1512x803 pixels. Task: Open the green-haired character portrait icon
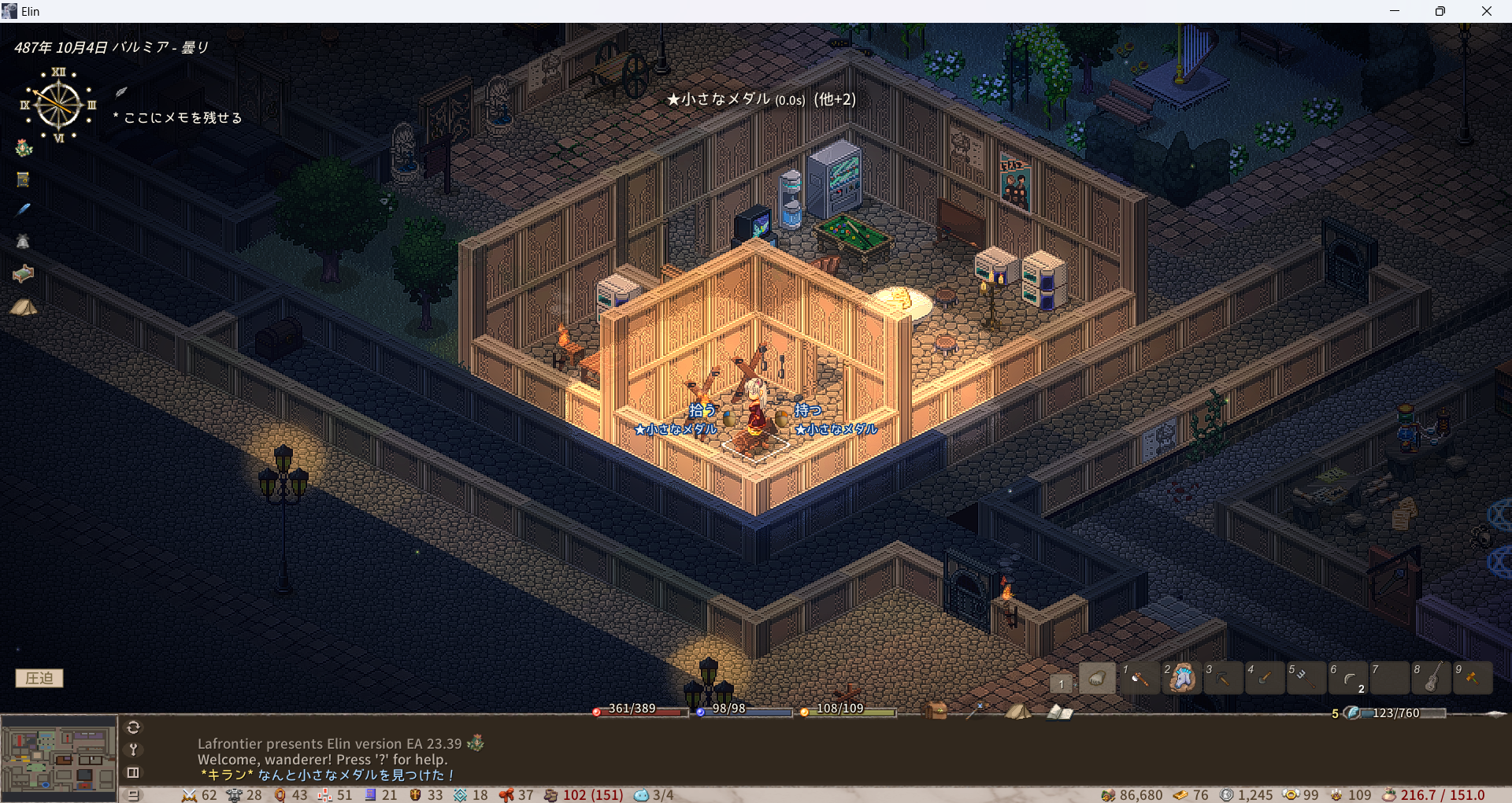pos(24,148)
